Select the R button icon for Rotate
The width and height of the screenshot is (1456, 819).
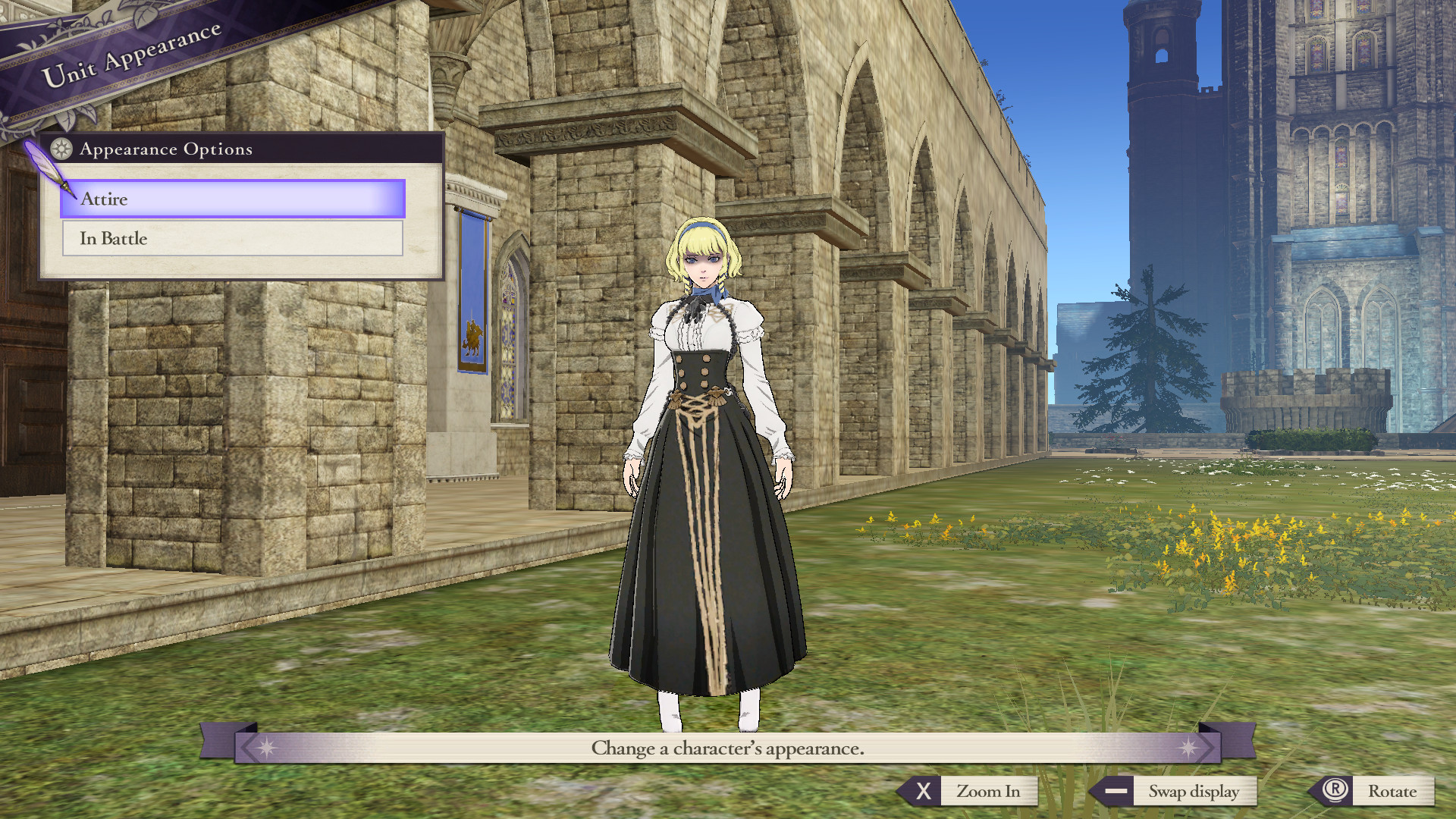pyautogui.click(x=1335, y=791)
